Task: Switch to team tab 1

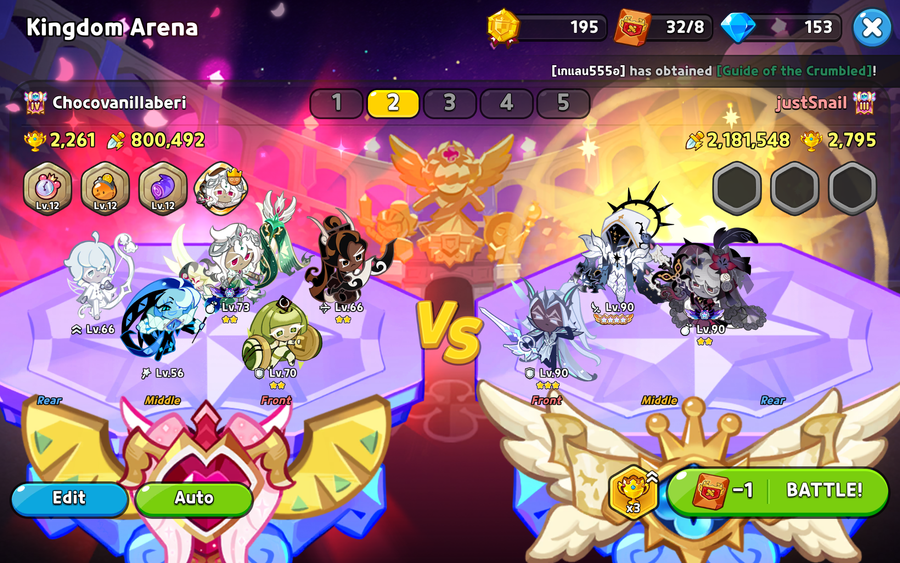Action: pos(336,103)
